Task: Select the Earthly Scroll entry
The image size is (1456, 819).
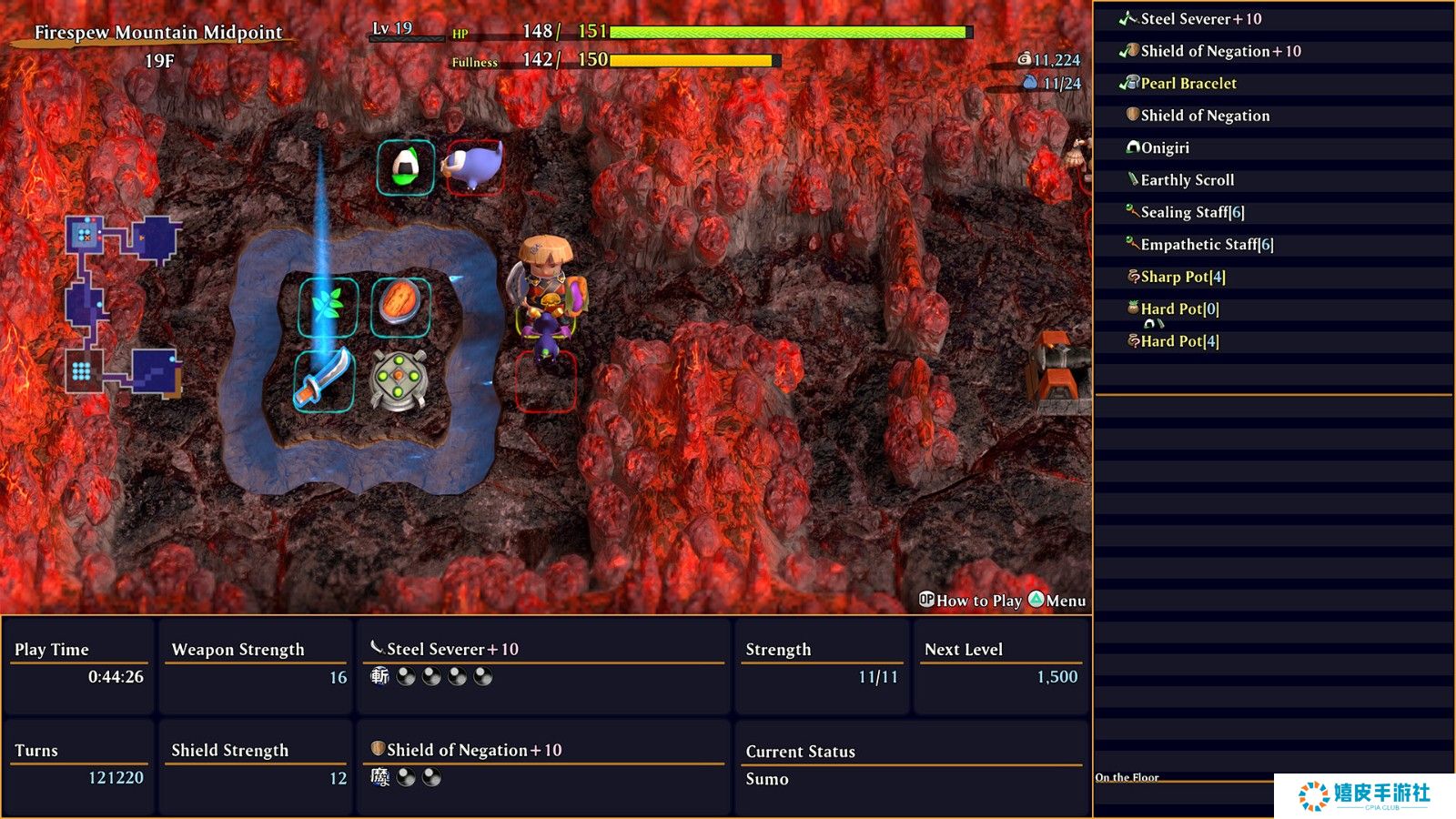Action: coord(1187,180)
